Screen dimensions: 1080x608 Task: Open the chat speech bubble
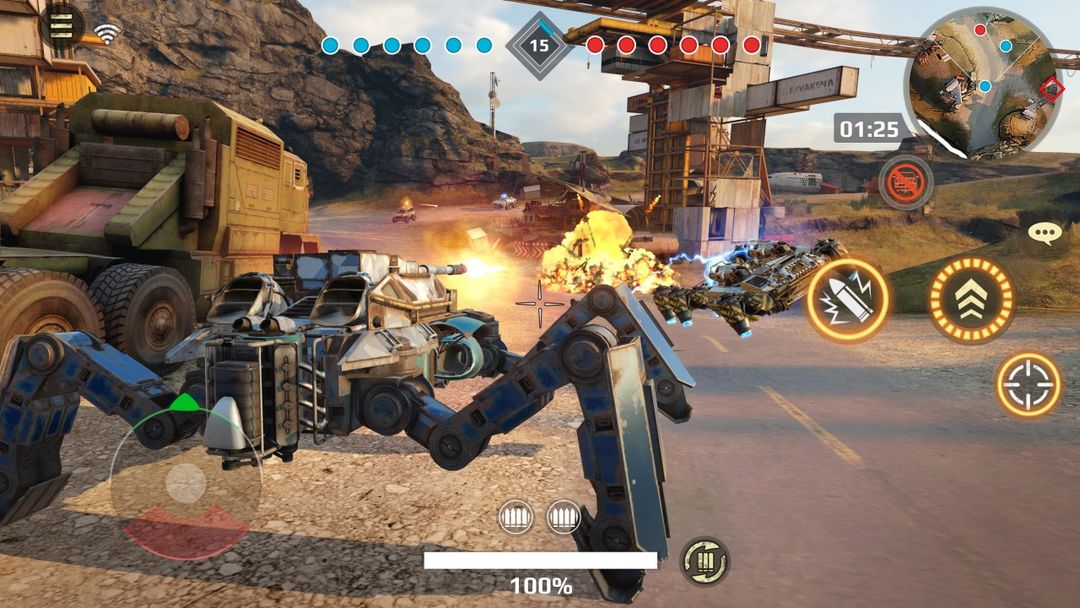(x=1044, y=234)
